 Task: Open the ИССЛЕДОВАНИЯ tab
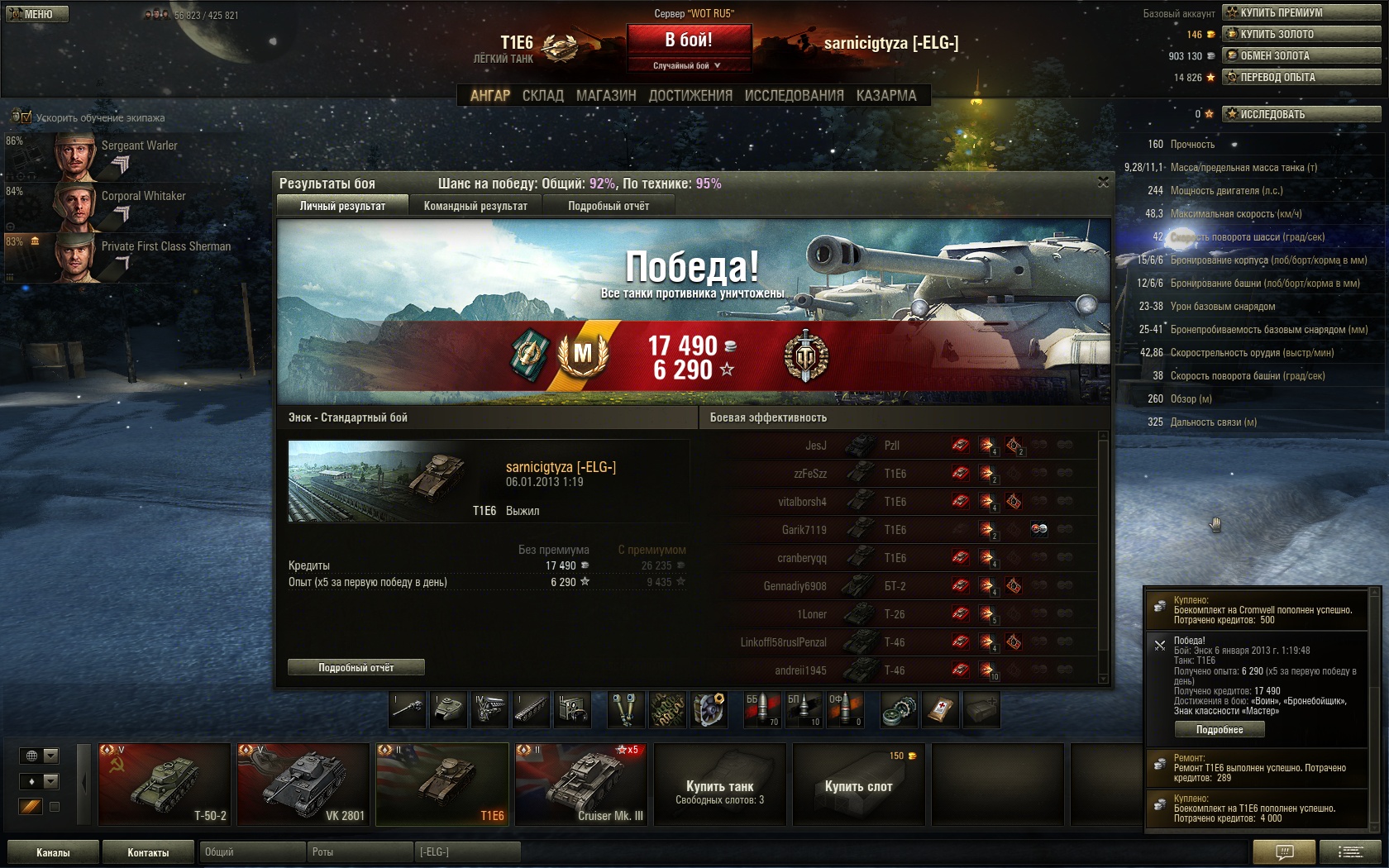pos(794,96)
